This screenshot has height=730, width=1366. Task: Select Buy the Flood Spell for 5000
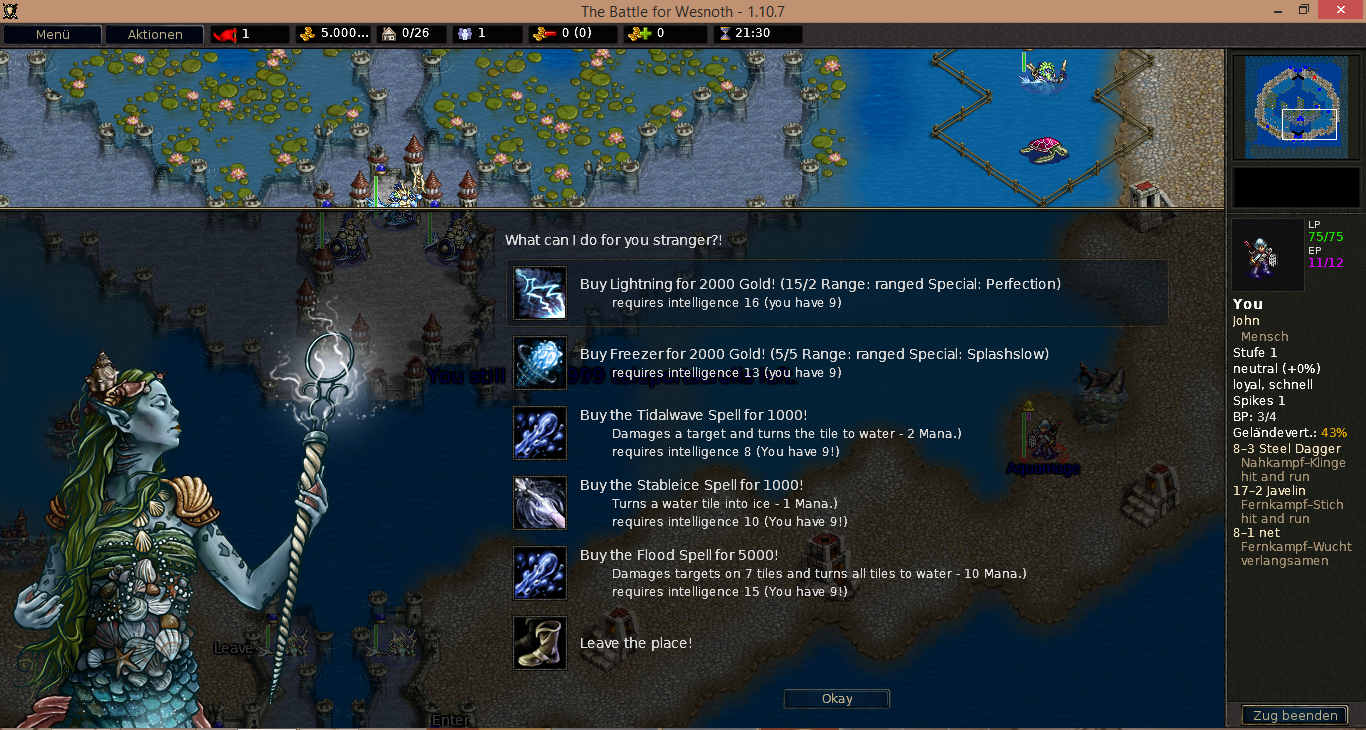pyautogui.click(x=679, y=555)
